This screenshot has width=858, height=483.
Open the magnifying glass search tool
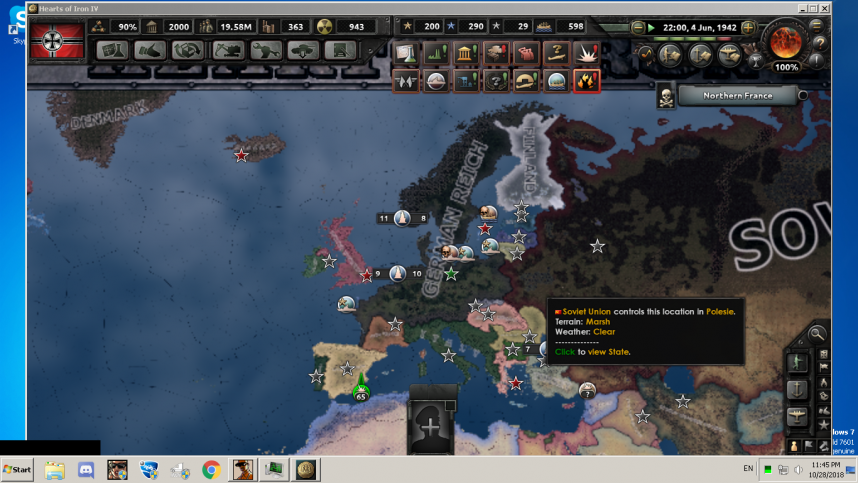(817, 334)
